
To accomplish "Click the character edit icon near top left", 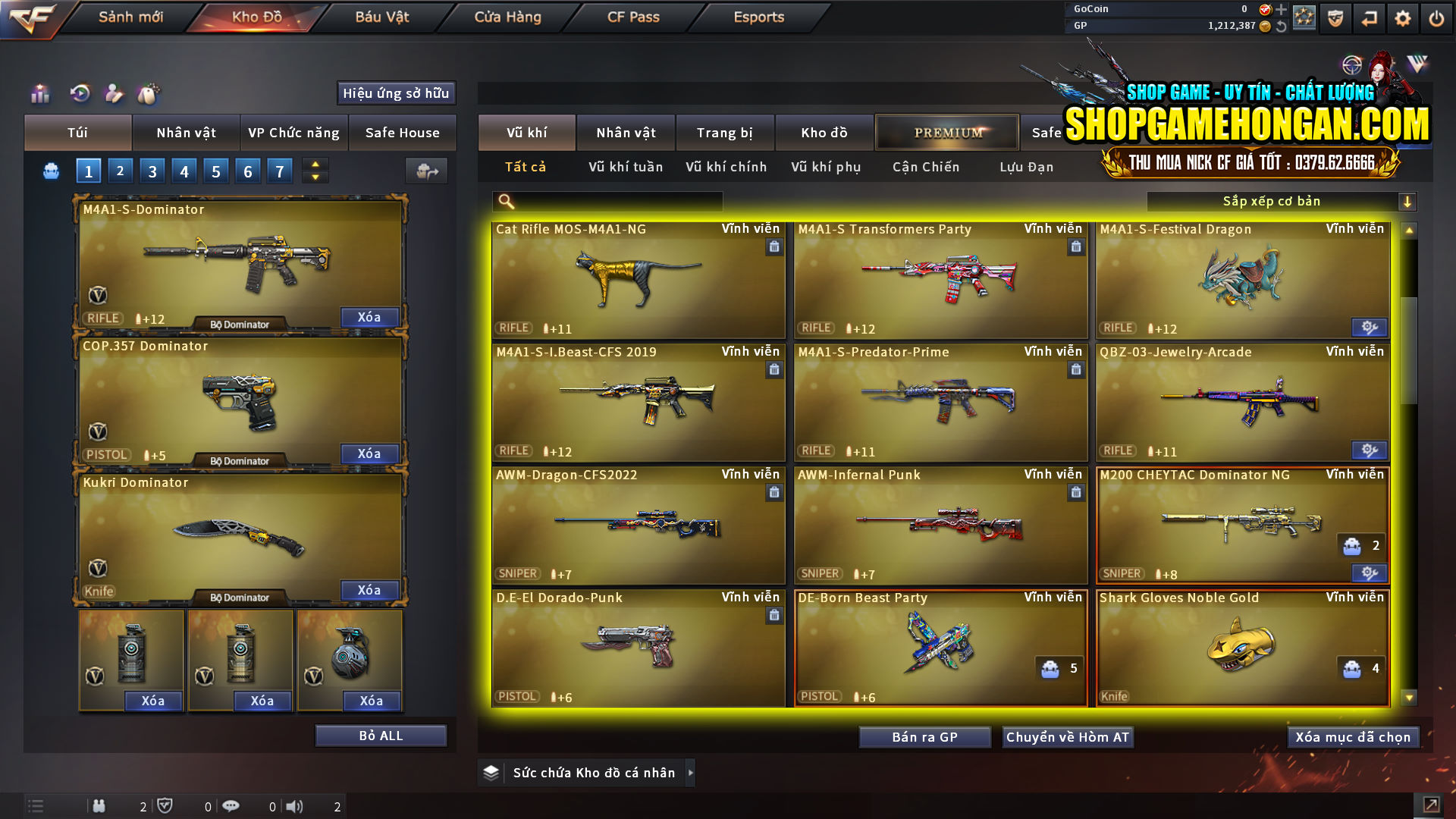I will pyautogui.click(x=114, y=94).
